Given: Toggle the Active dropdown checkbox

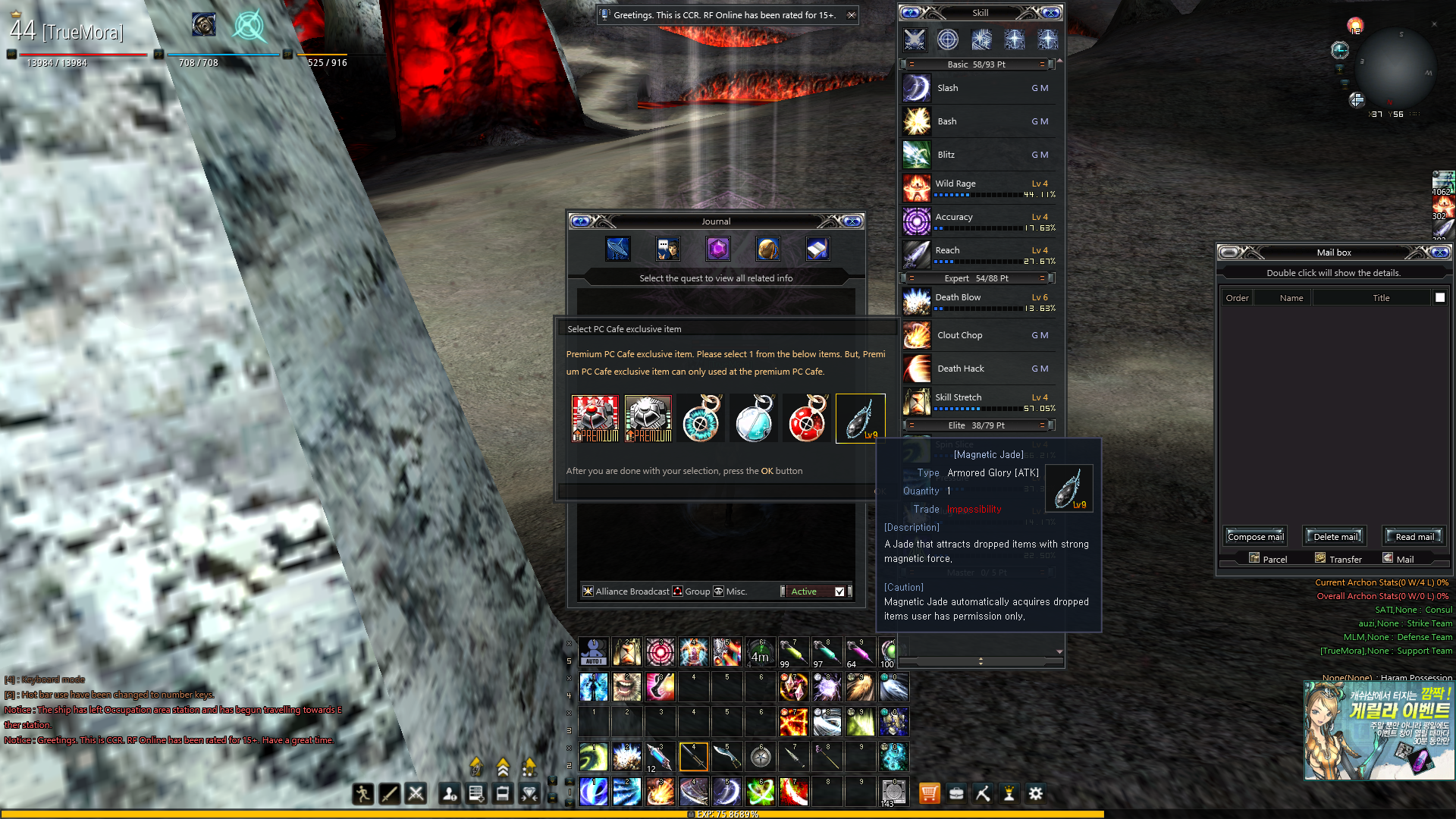Looking at the screenshot, I should [839, 591].
